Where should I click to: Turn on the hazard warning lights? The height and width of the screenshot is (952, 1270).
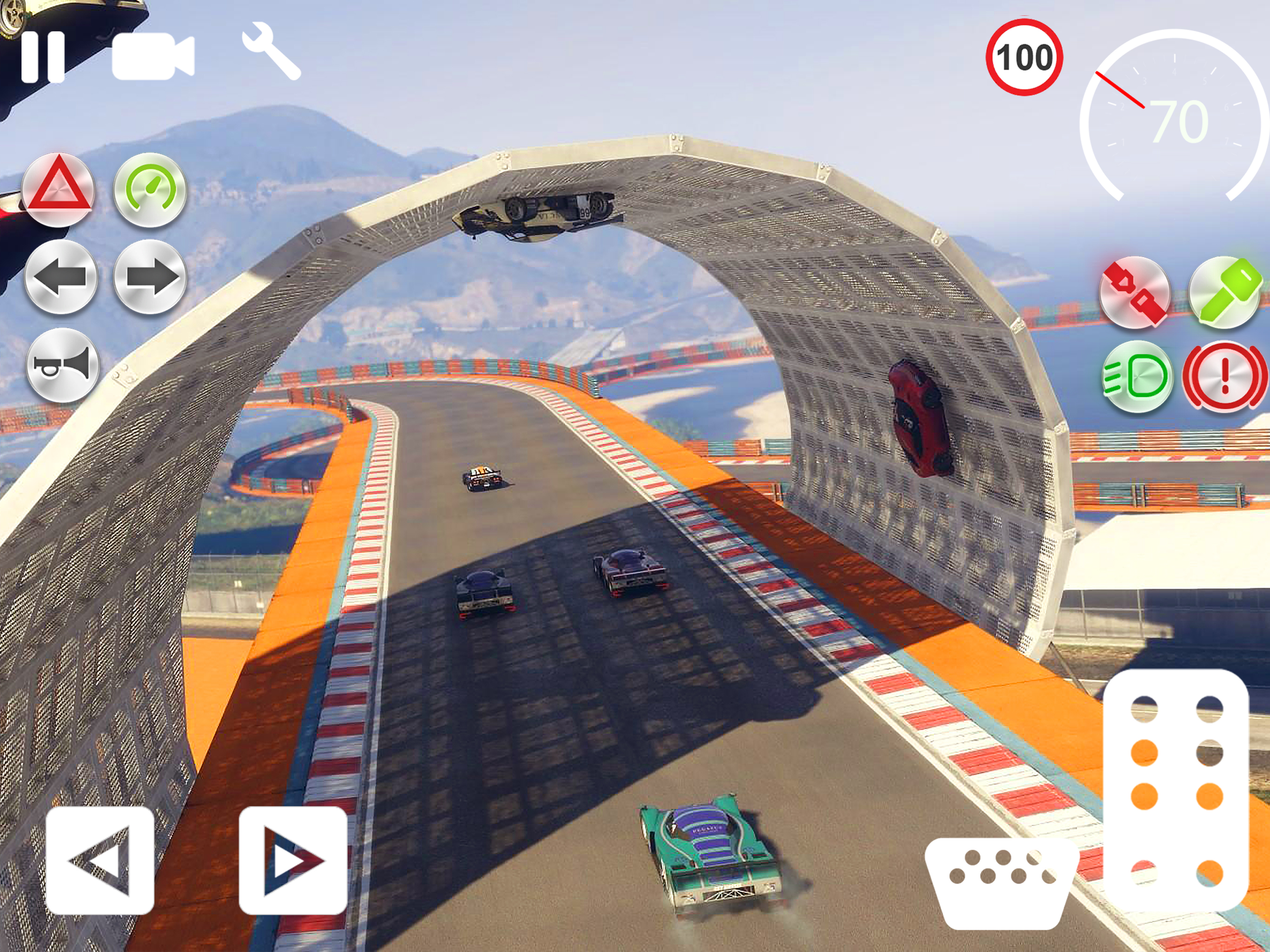(58, 190)
